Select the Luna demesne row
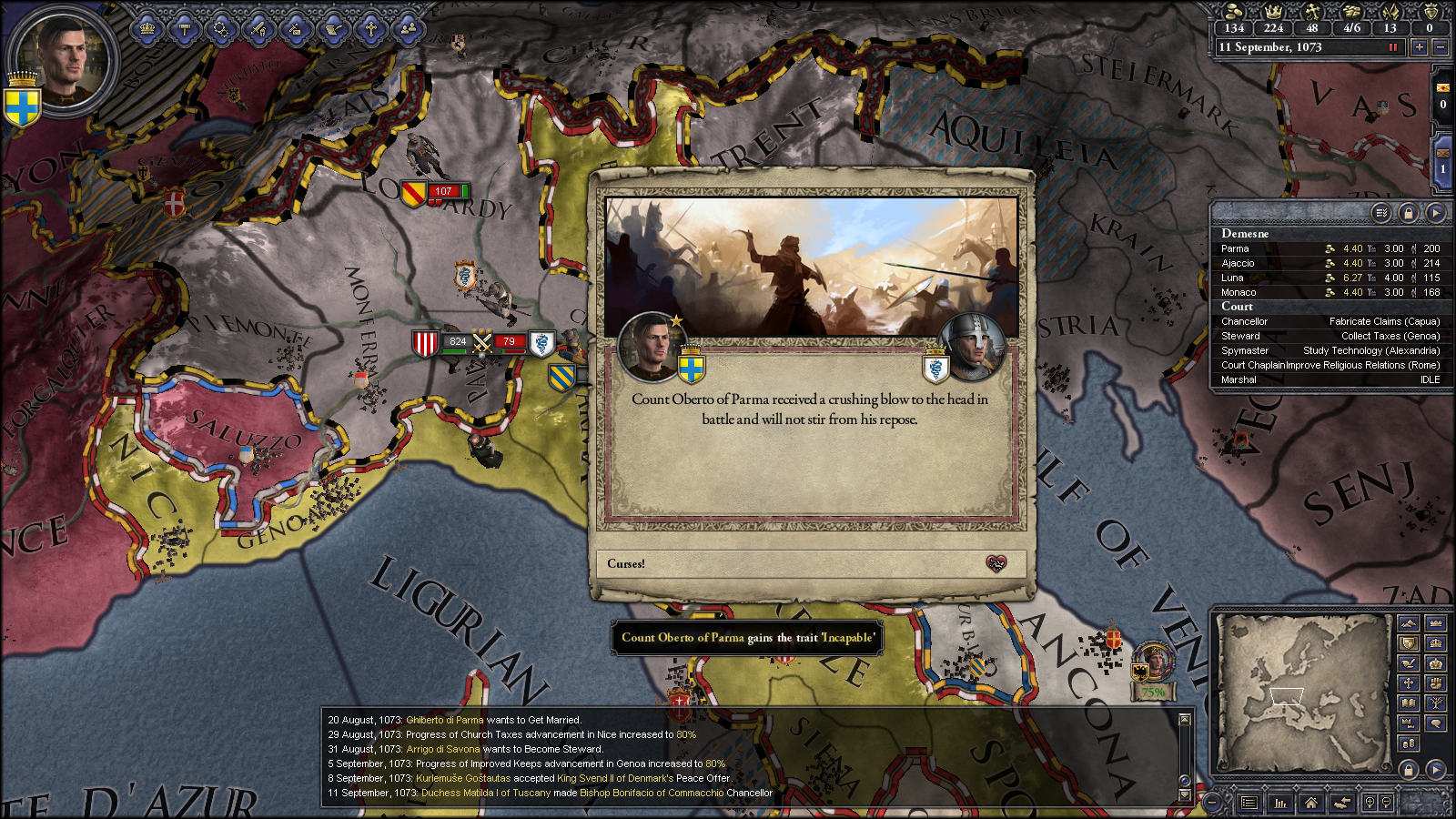Screen dimensions: 1456x819 [x=1330, y=278]
